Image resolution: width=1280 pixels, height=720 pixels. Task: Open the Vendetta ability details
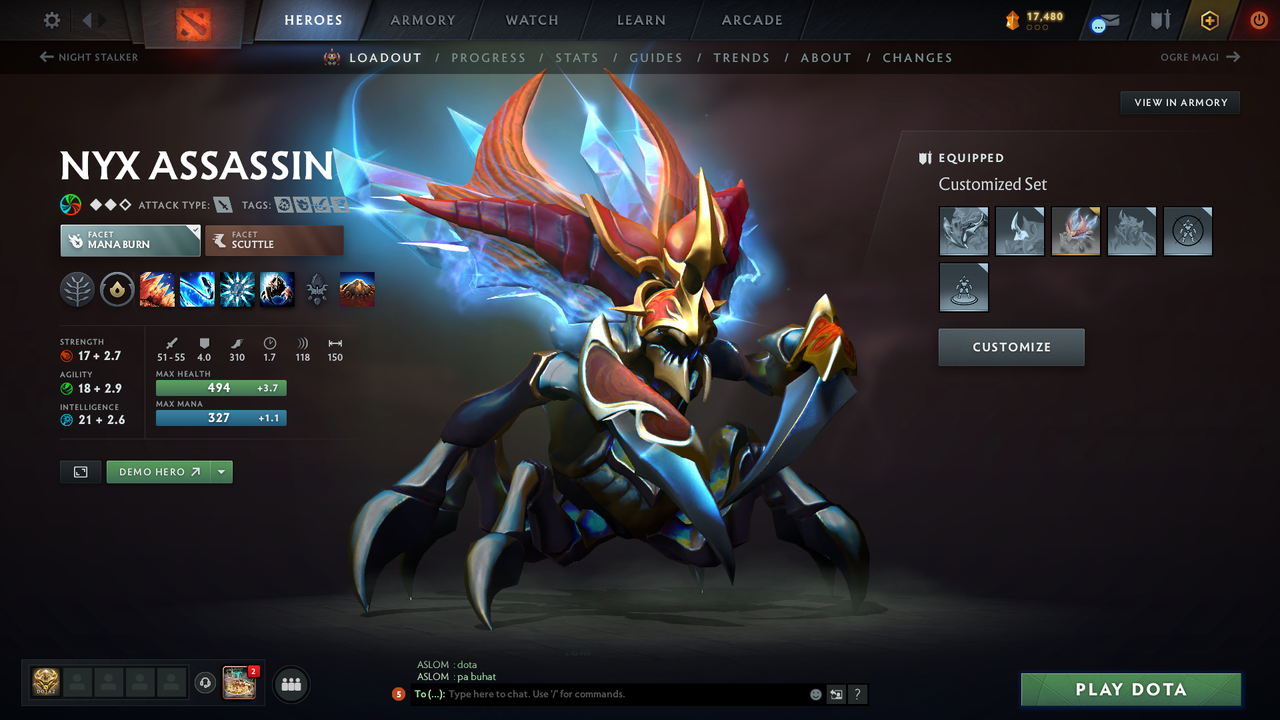[x=277, y=289]
